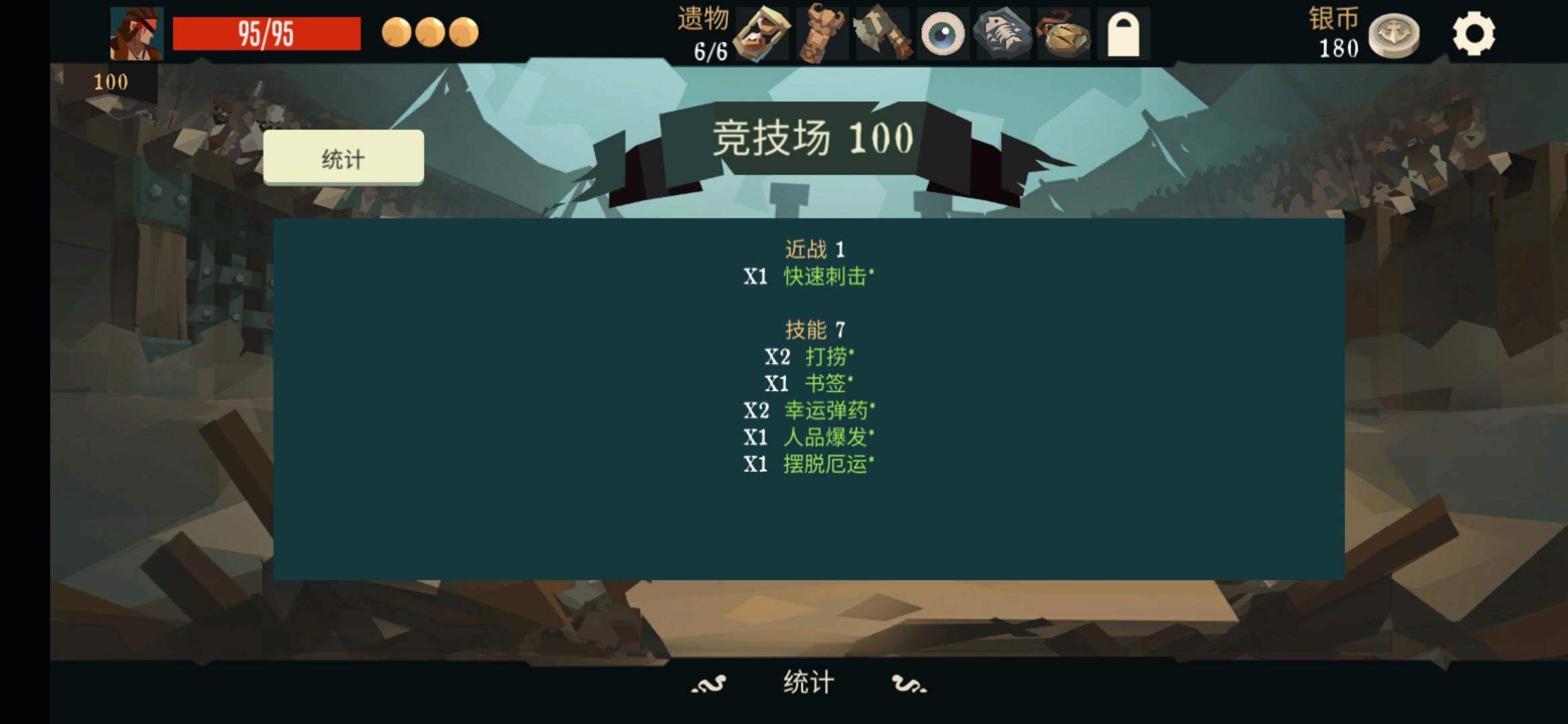The width and height of the screenshot is (1568, 724).
Task: Inspect the armor torso relic
Action: click(x=822, y=35)
